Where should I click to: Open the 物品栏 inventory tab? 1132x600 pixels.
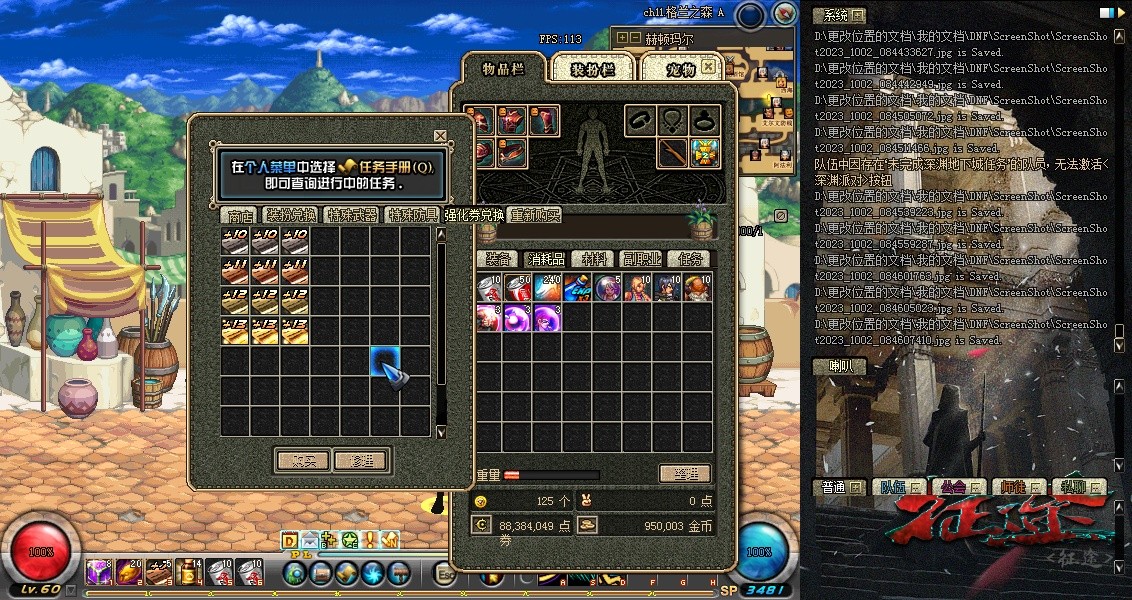(503, 69)
